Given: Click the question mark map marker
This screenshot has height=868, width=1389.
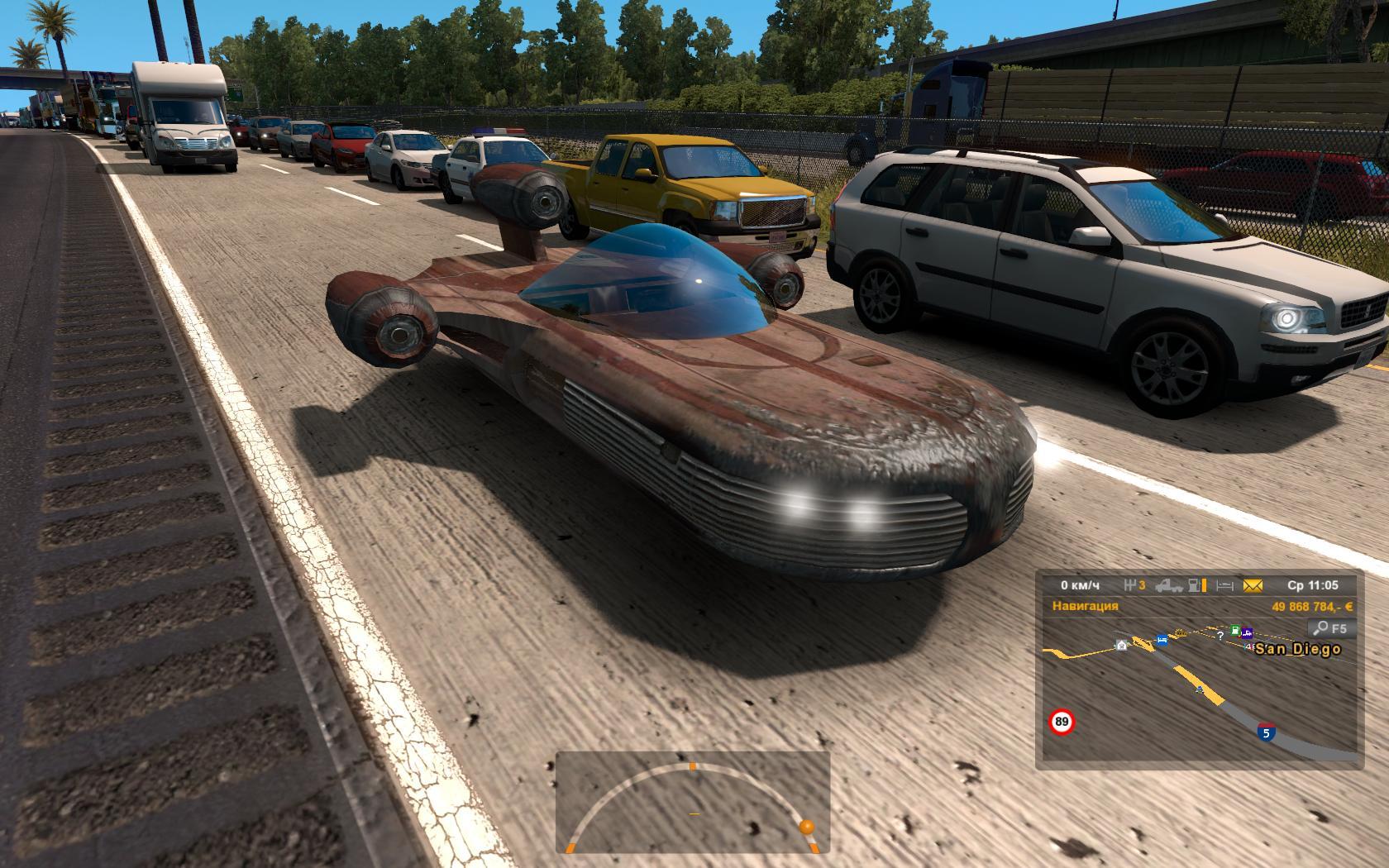Looking at the screenshot, I should 1220,637.
